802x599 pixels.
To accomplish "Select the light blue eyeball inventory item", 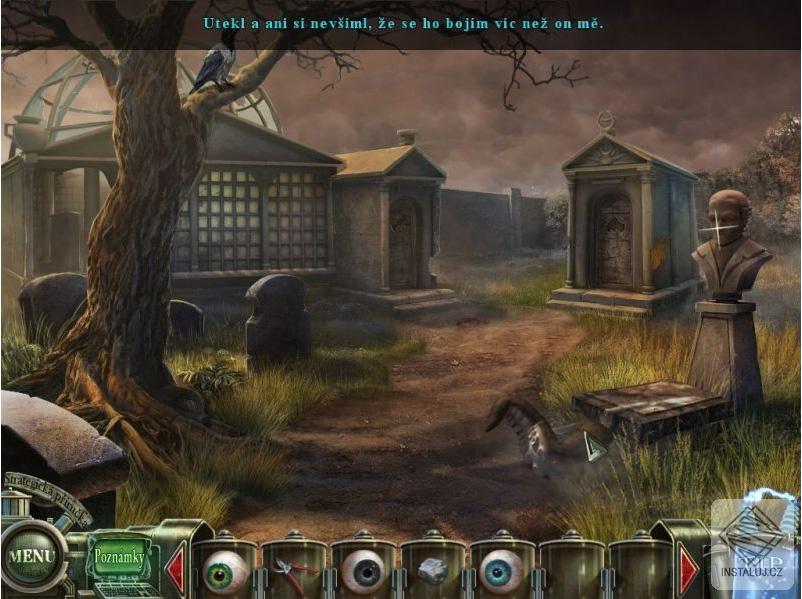I will tap(501, 571).
